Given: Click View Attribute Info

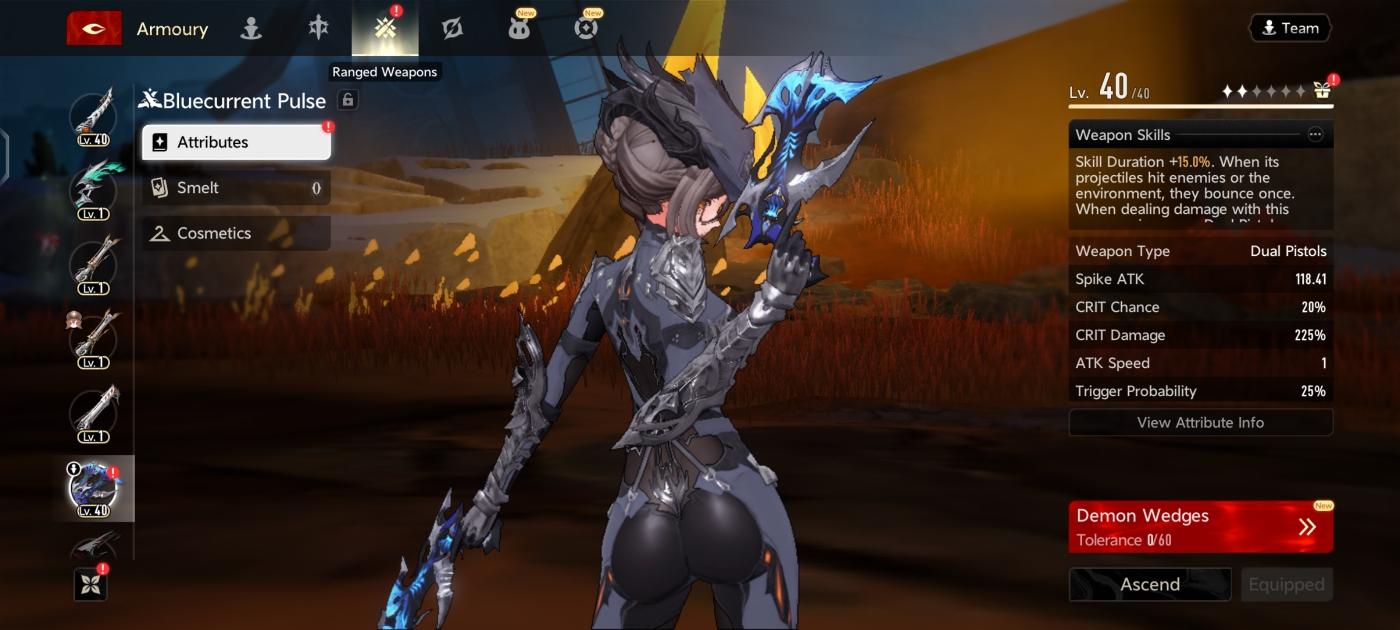Looking at the screenshot, I should coord(1200,422).
